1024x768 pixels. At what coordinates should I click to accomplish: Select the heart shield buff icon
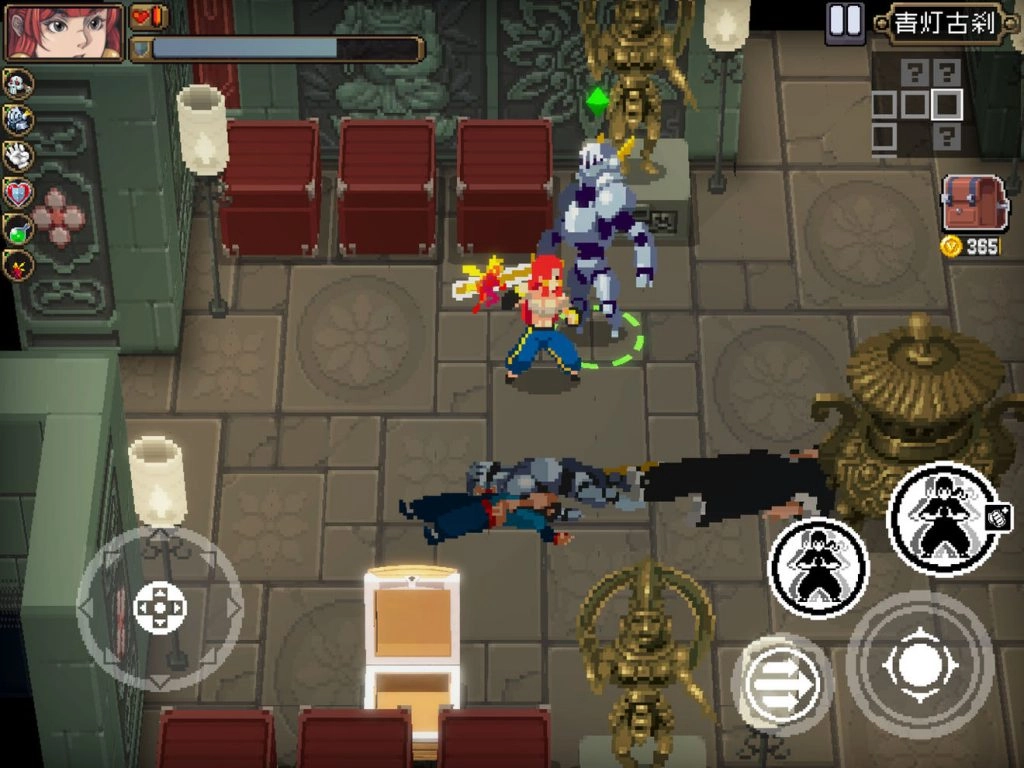pos(18,193)
